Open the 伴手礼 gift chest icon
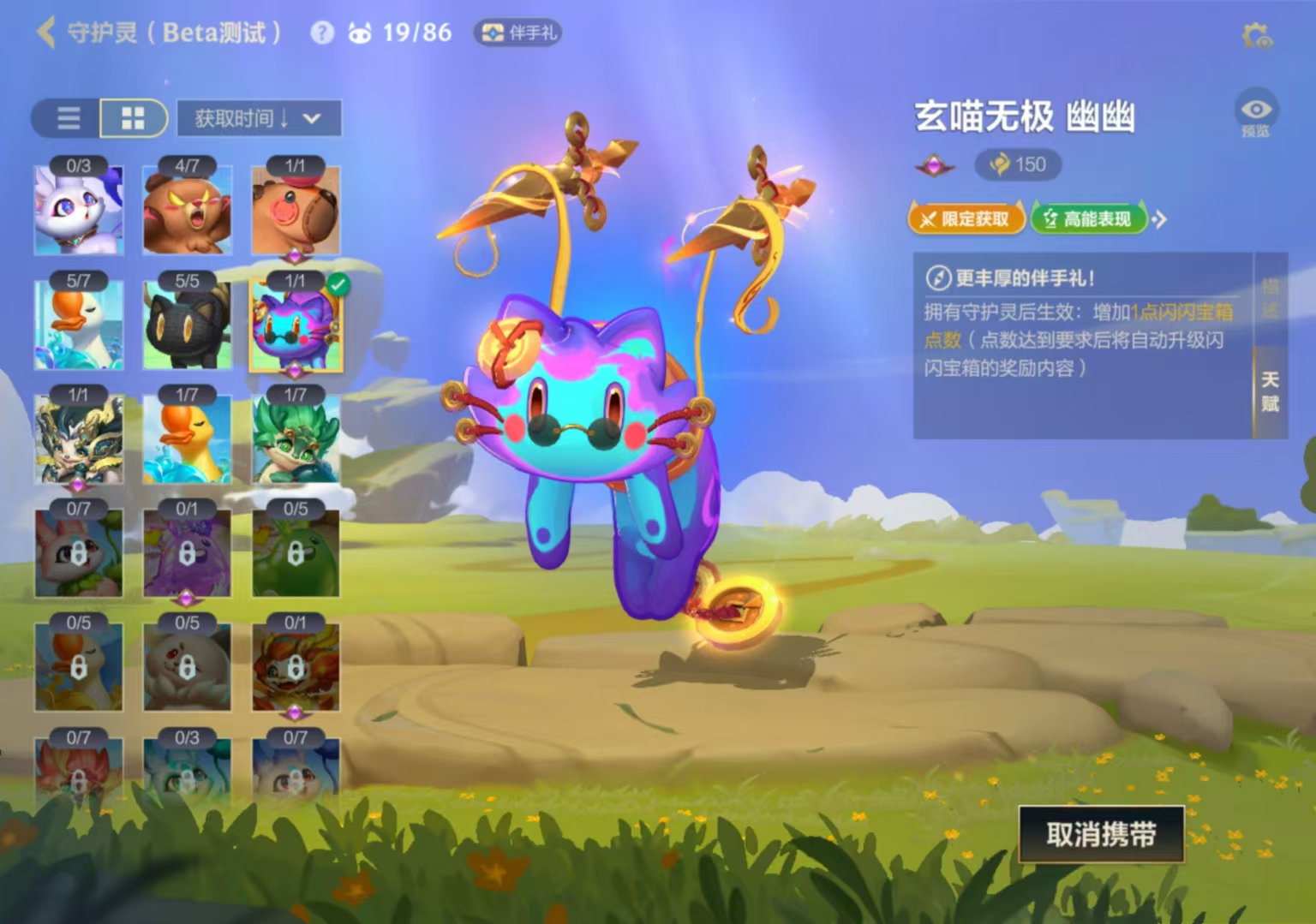 (x=517, y=33)
